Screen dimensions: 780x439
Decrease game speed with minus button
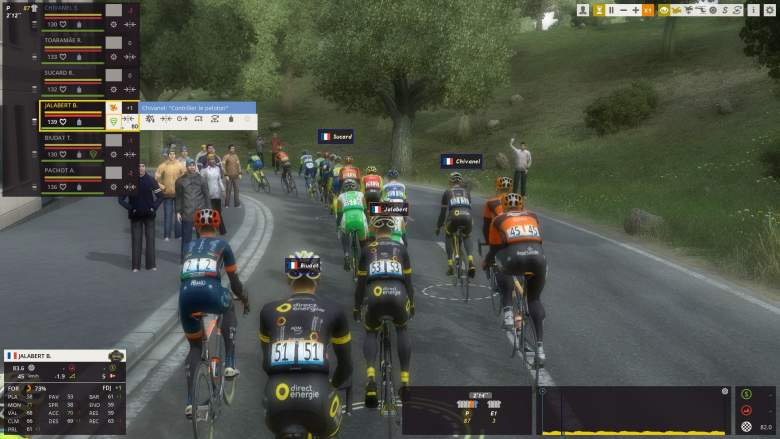623,10
